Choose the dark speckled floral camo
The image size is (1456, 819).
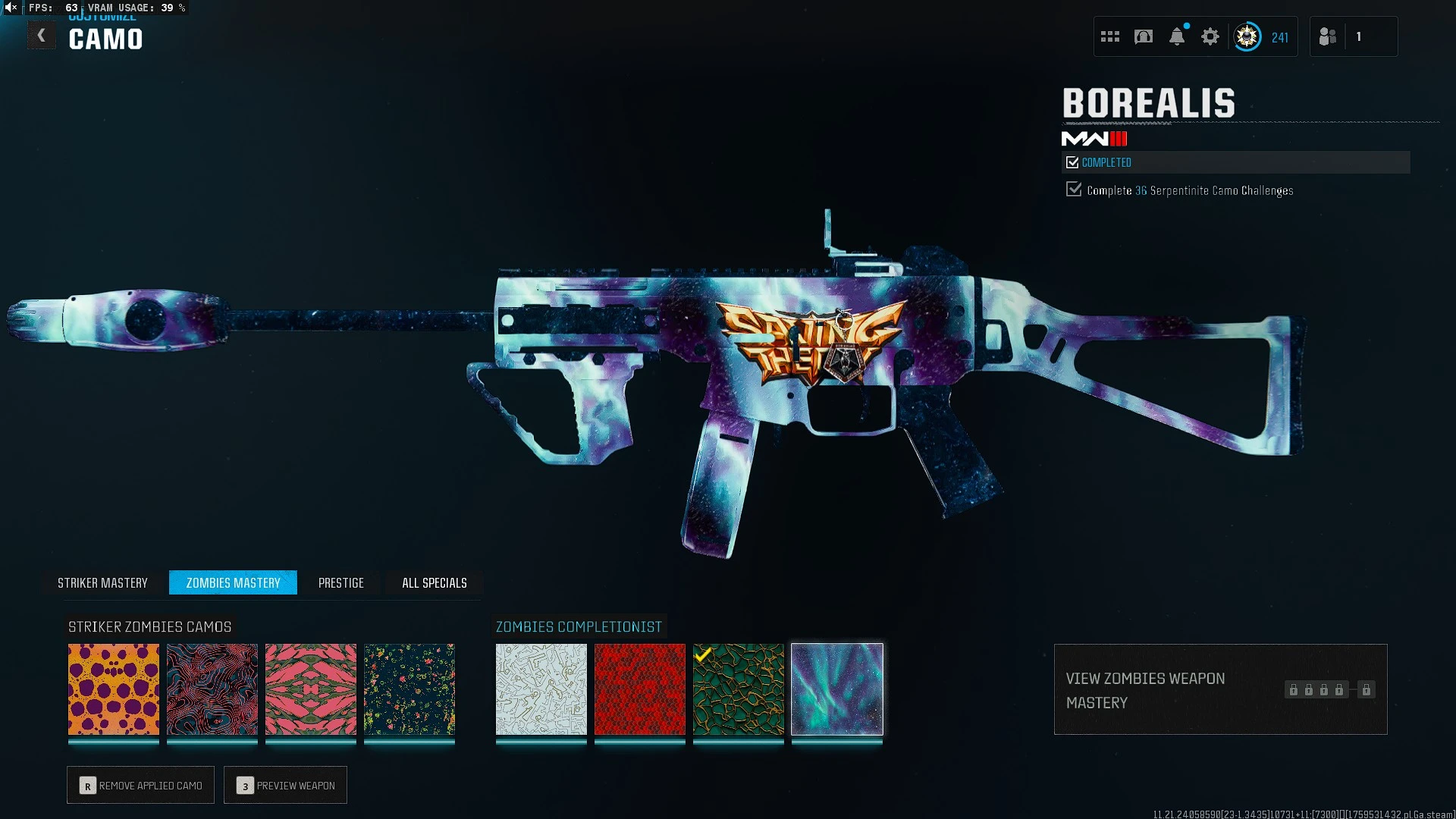[x=409, y=689]
